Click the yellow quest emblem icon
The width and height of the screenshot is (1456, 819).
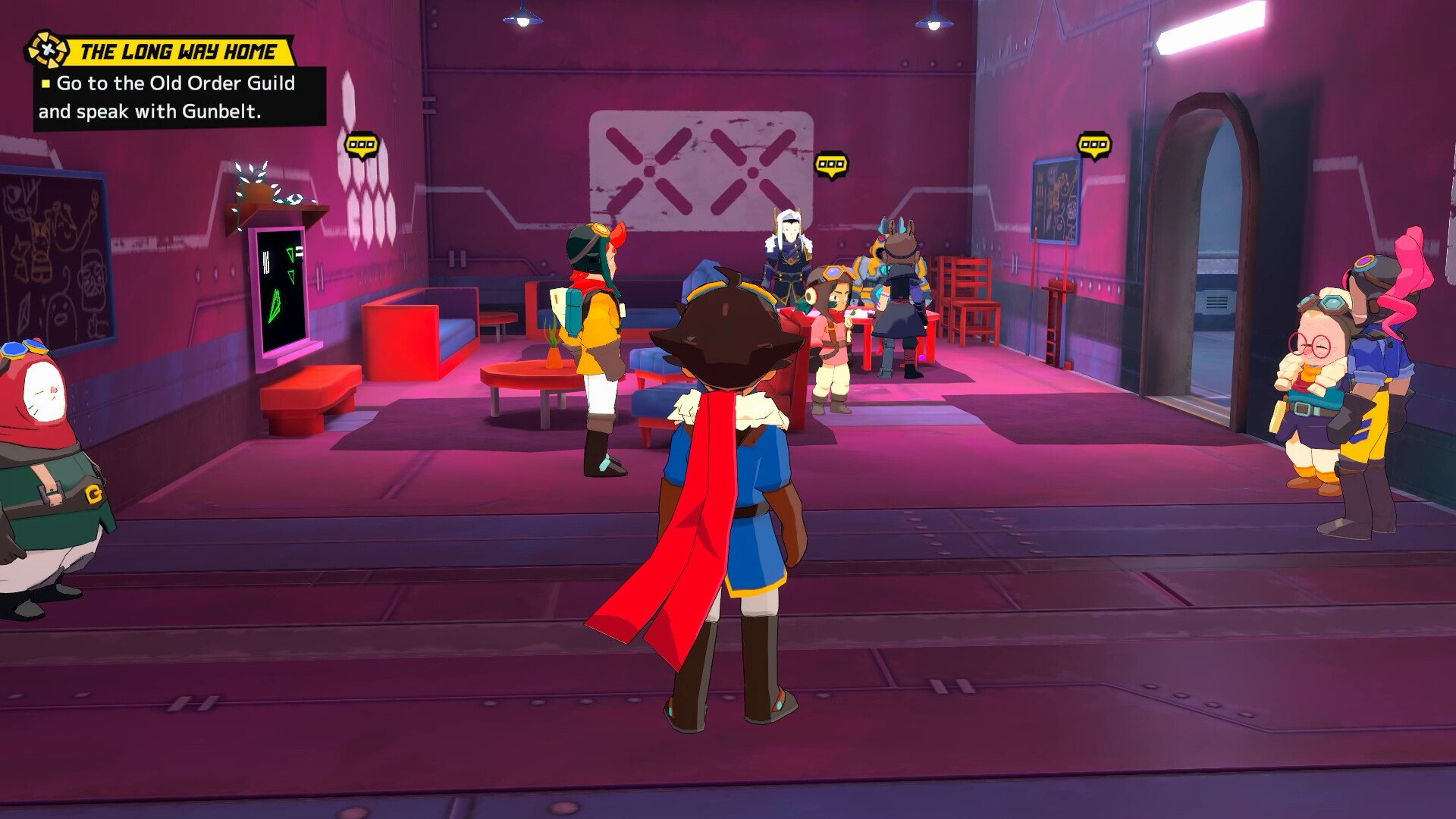(48, 50)
